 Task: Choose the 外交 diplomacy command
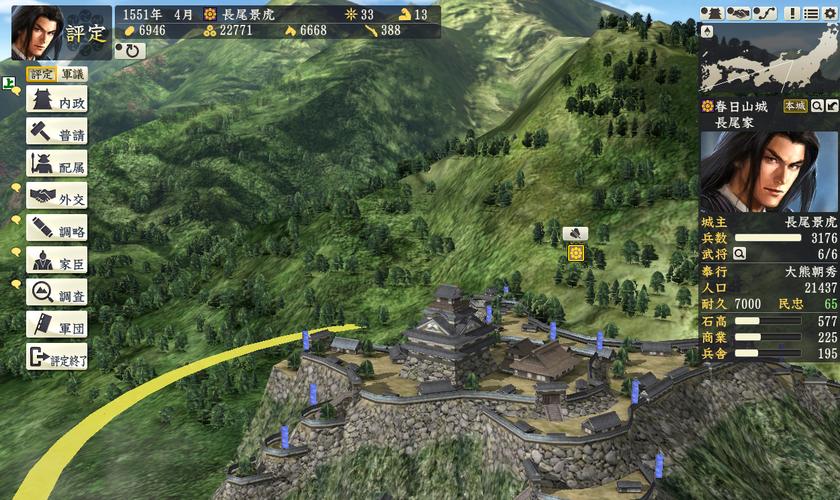click(x=57, y=197)
